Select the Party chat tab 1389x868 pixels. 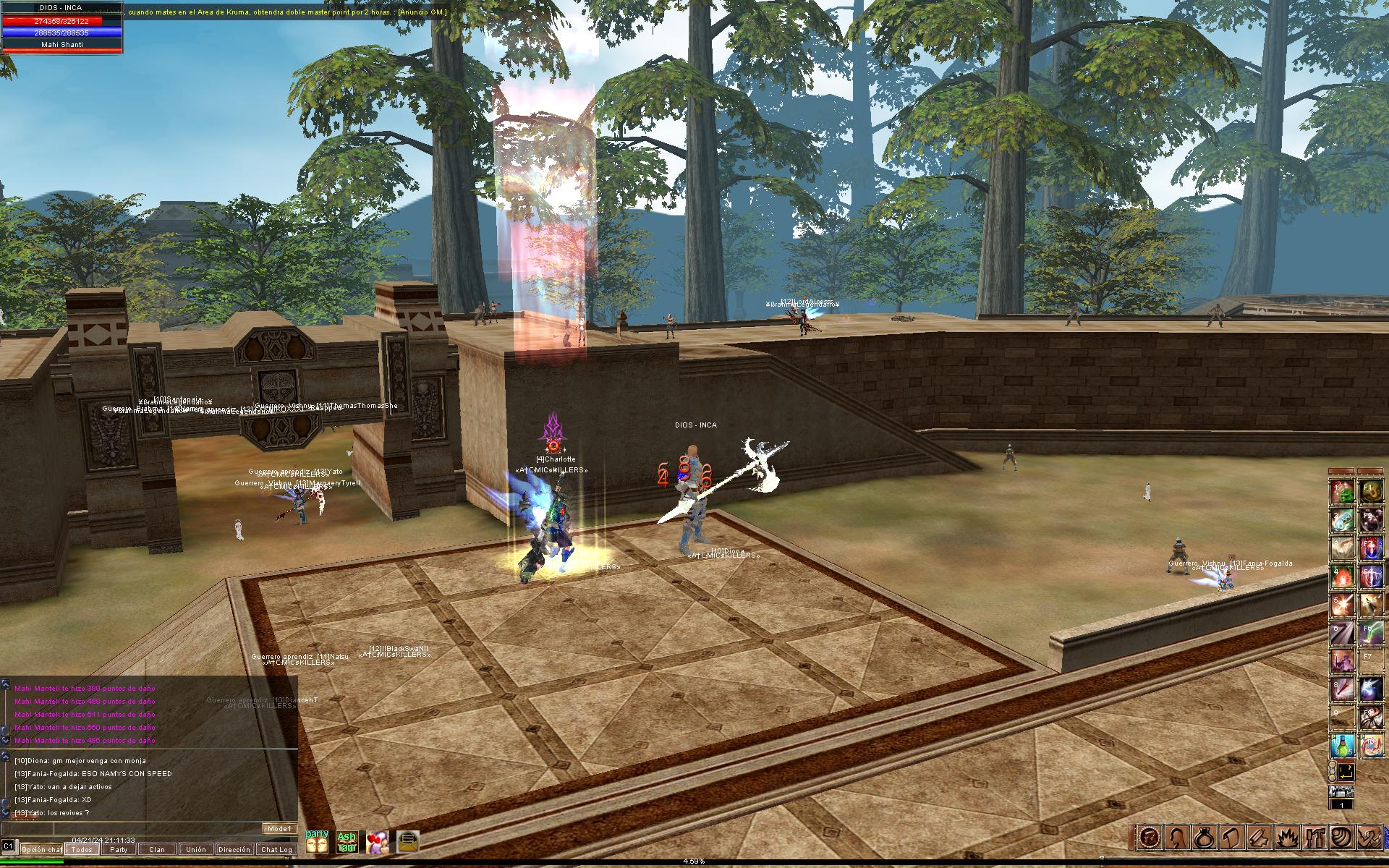(119, 849)
